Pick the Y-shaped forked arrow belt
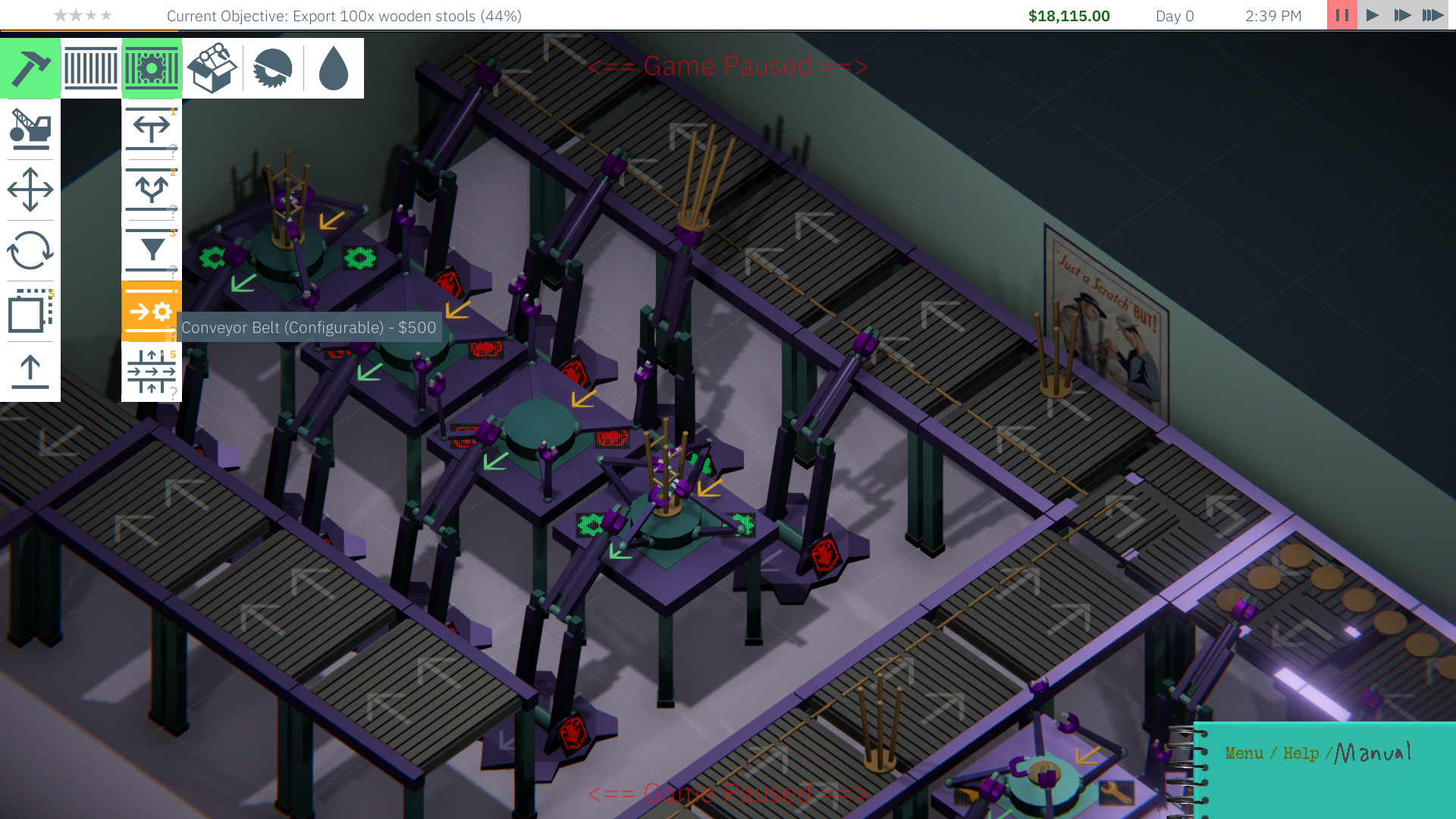This screenshot has width=1456, height=819. pyautogui.click(x=152, y=190)
